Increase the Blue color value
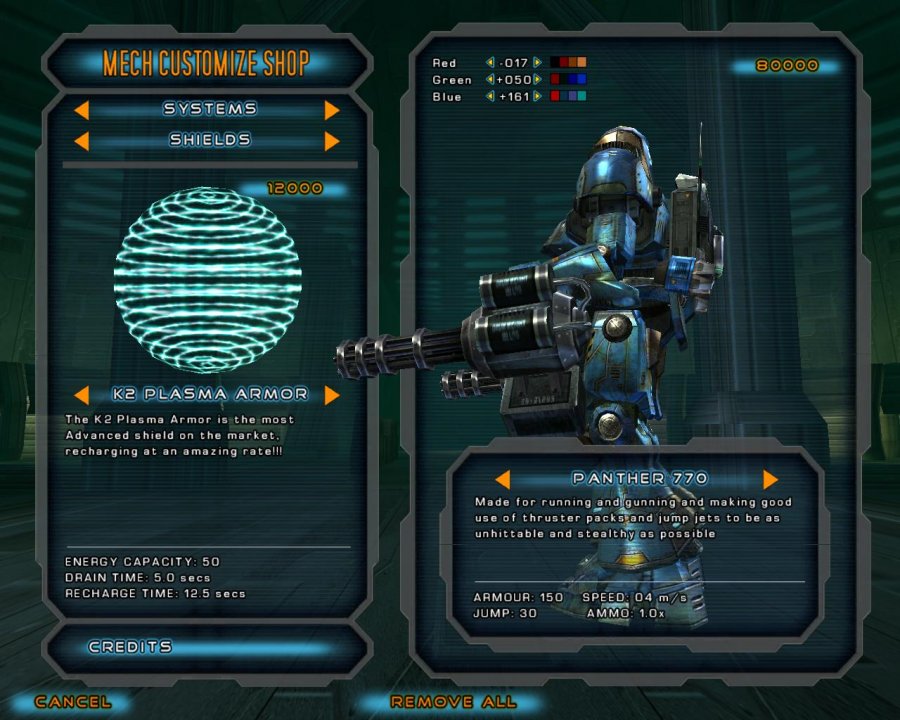The width and height of the screenshot is (900, 720). coord(538,97)
